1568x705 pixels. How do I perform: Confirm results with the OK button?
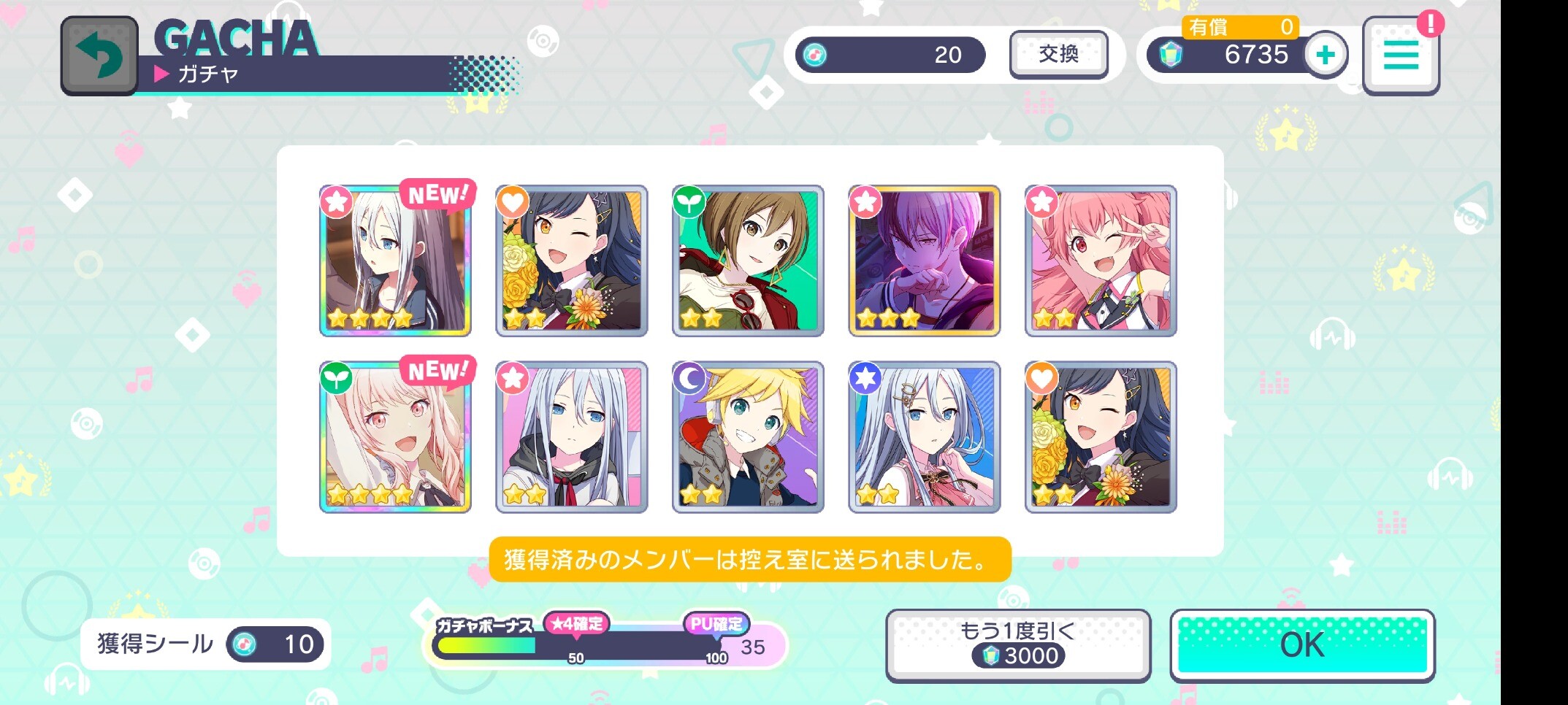tap(1302, 645)
